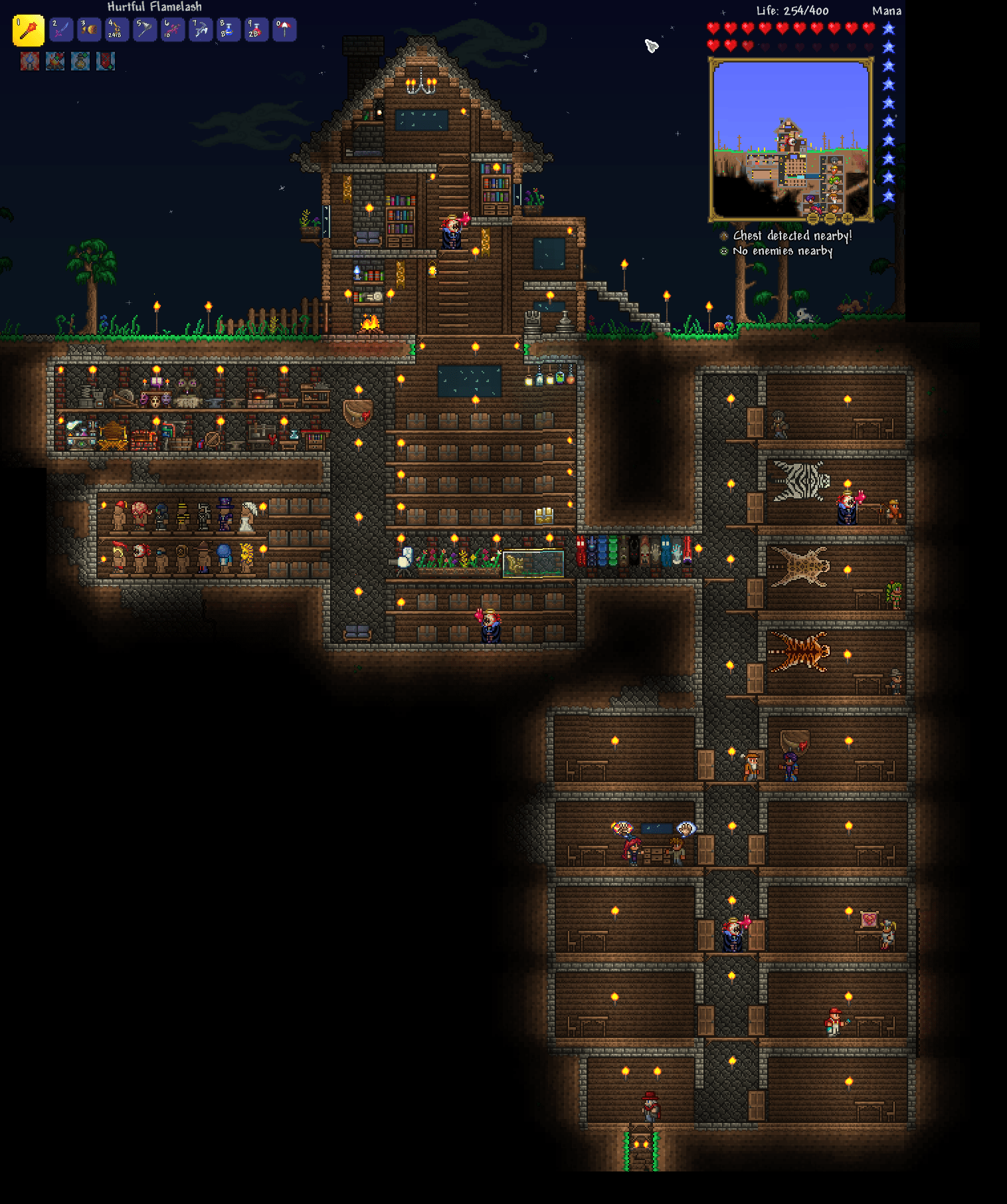
Task: Click the minimap zoom in button
Action: [x=848, y=219]
